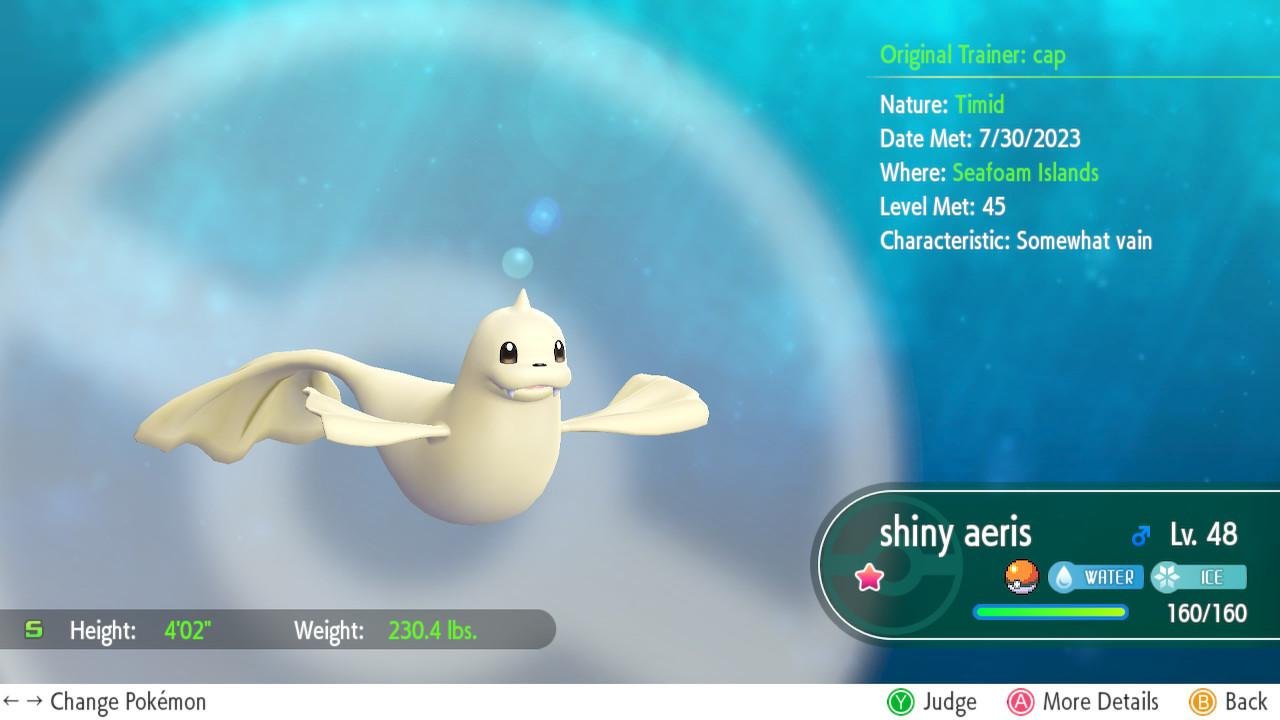
Task: Click the Timid nature label
Action: (978, 104)
